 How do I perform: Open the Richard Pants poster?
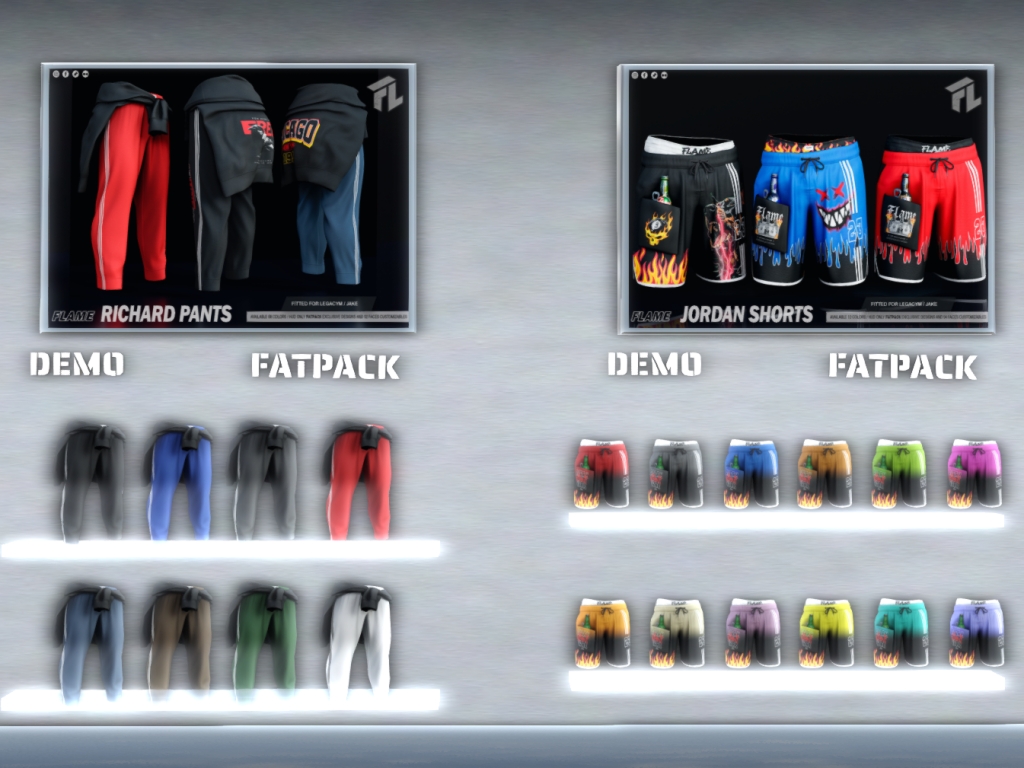pos(228,198)
